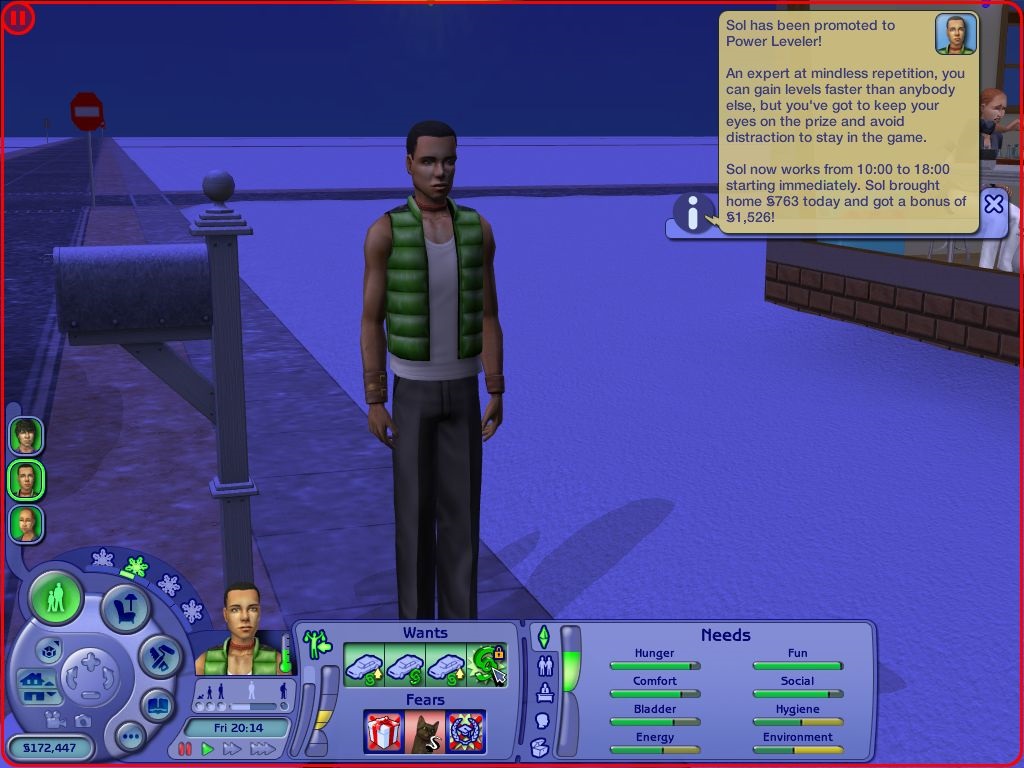Select the black cat fear icon

click(424, 732)
